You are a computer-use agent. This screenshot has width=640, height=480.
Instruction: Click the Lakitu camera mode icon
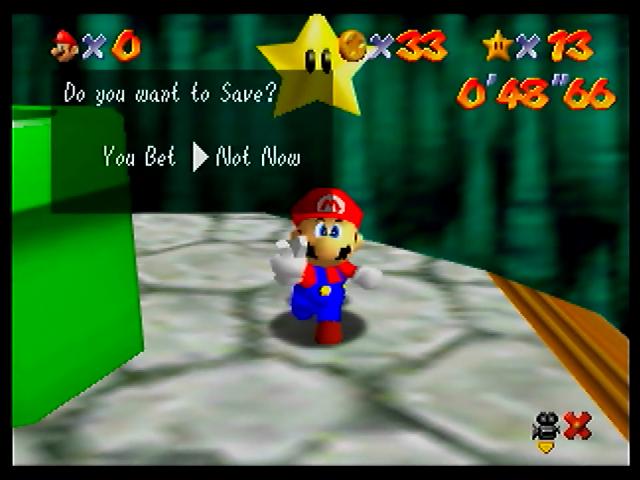point(546,430)
